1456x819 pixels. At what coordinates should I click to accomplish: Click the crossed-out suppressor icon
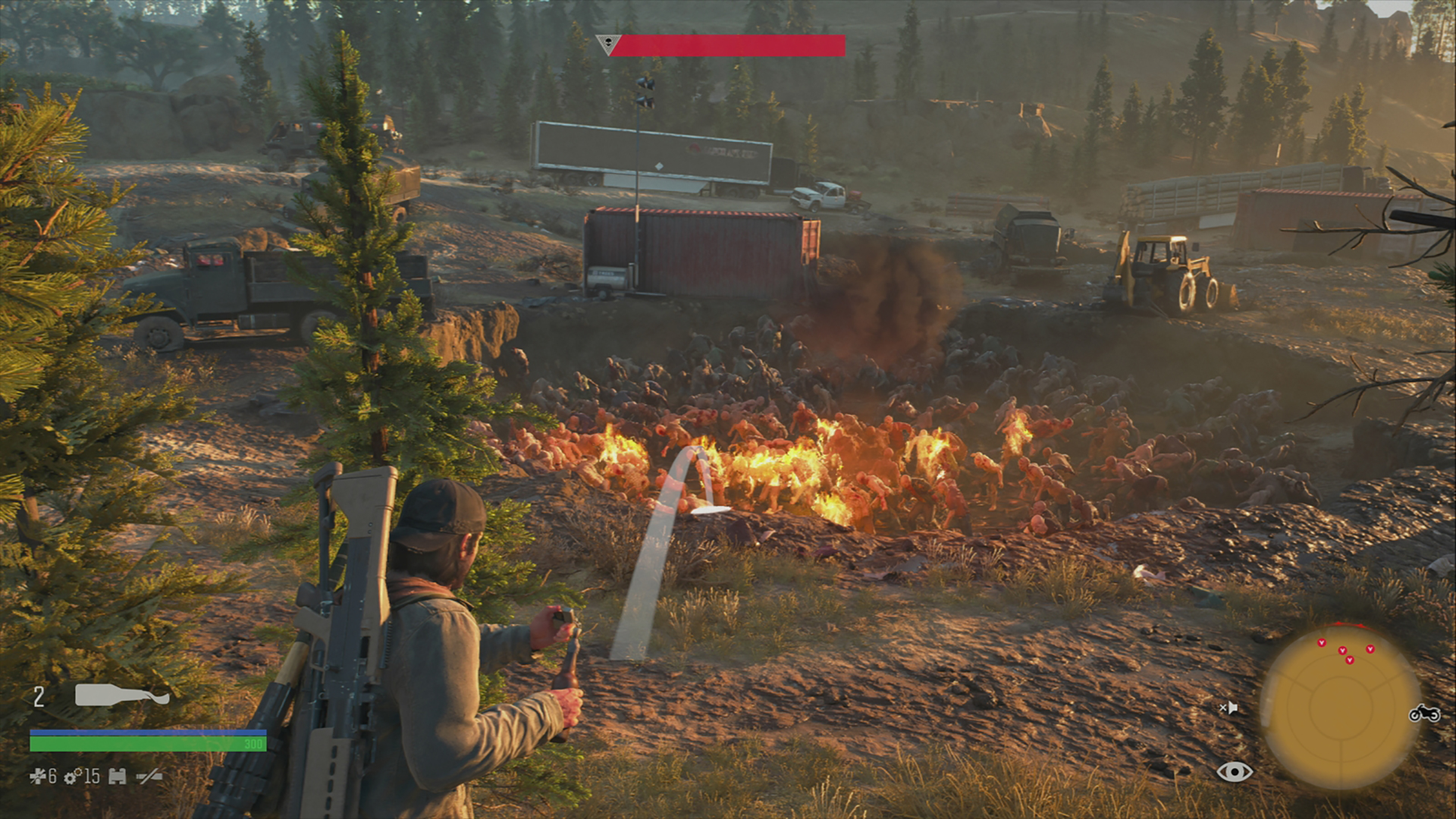(x=149, y=776)
